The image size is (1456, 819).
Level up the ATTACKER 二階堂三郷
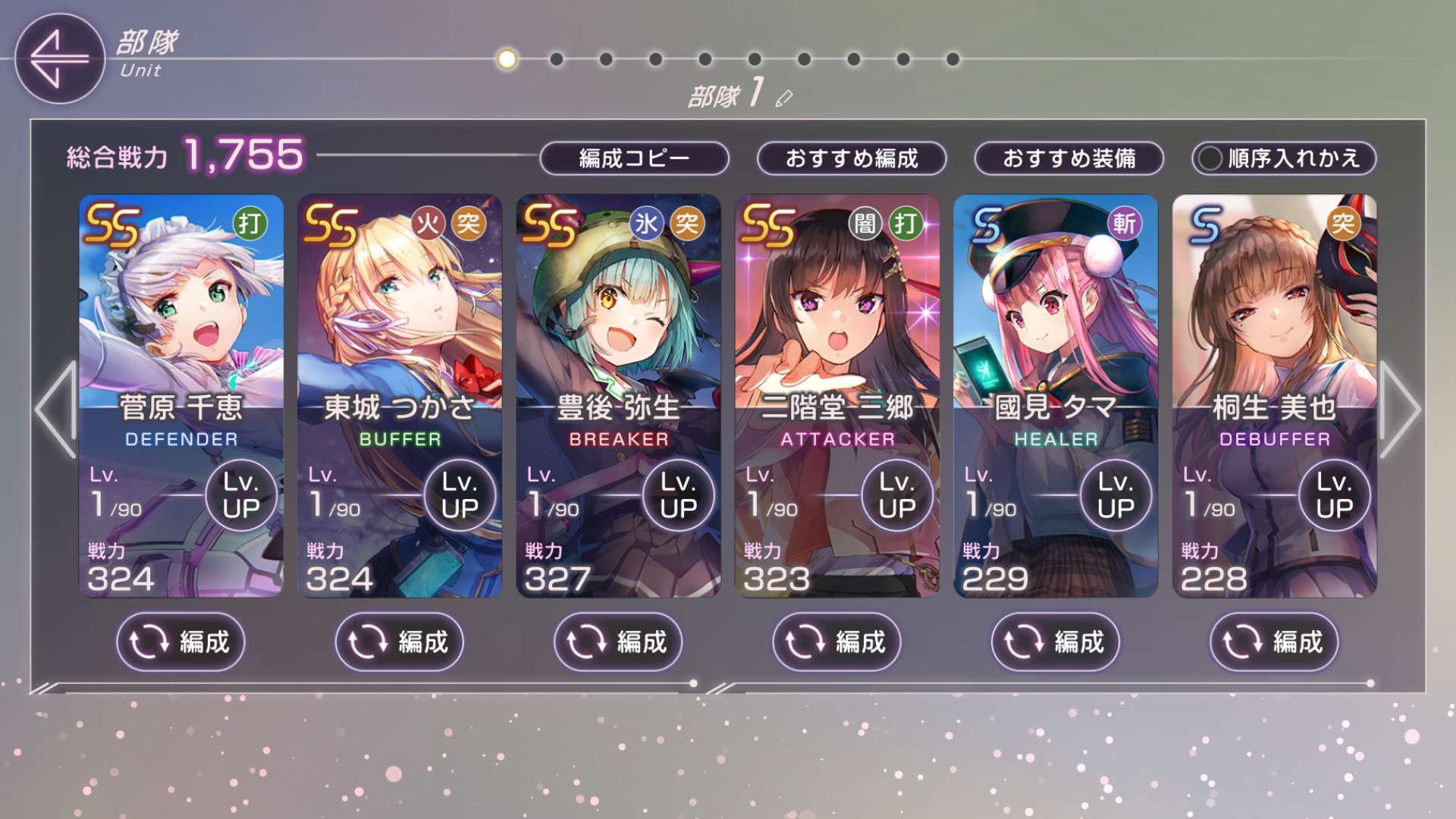(x=897, y=496)
